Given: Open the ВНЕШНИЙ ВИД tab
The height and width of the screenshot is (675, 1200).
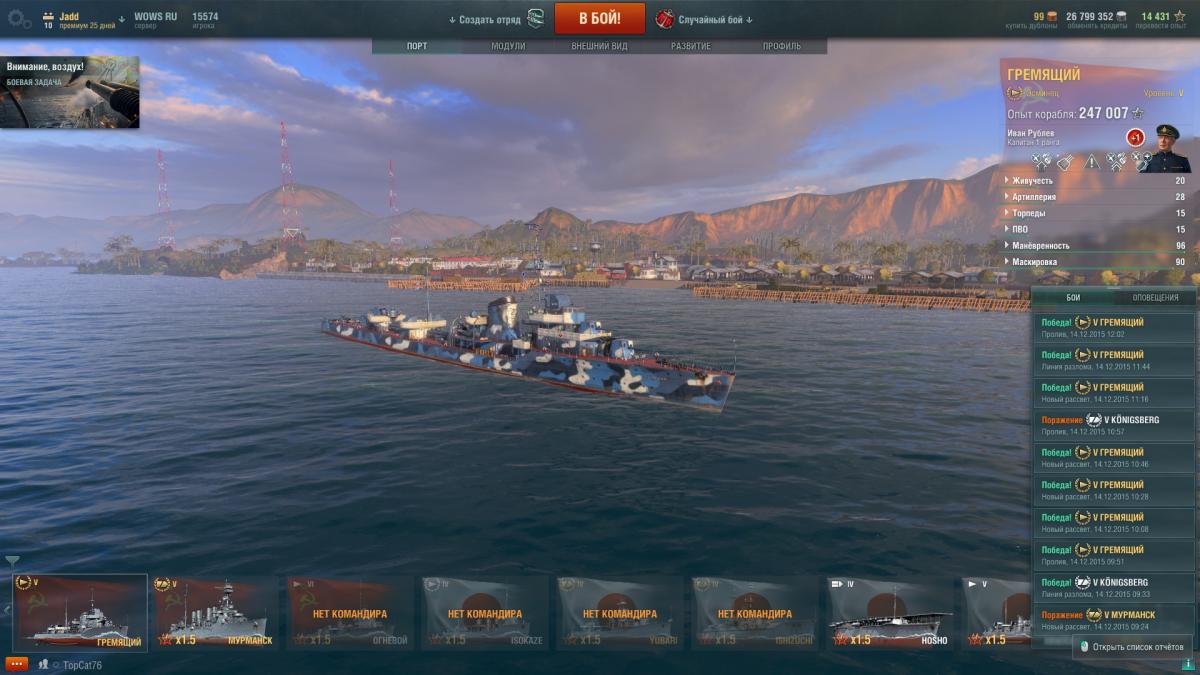Looking at the screenshot, I should pyautogui.click(x=599, y=47).
